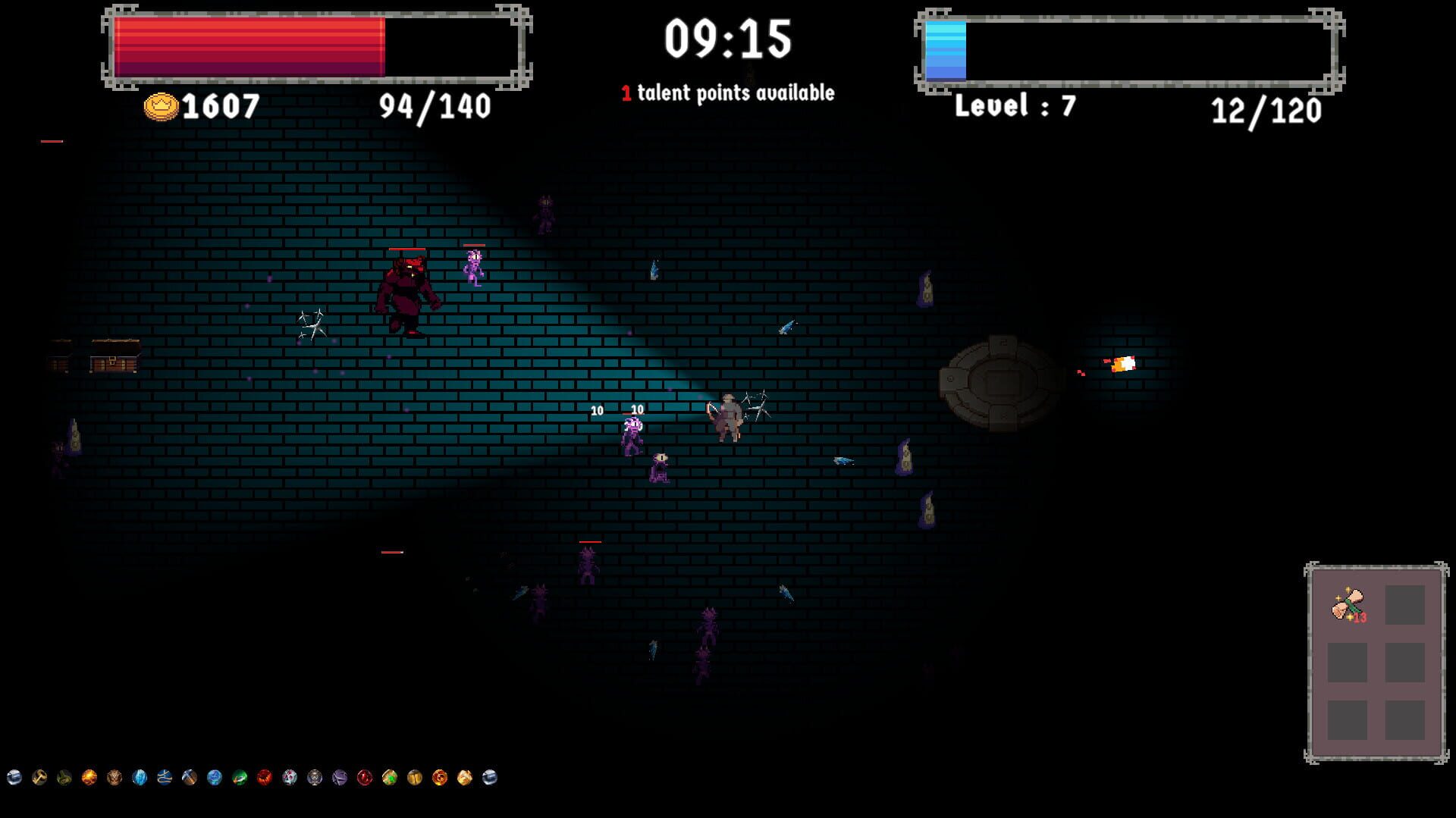
Task: Click the red gem orb ability
Action: (x=364, y=776)
